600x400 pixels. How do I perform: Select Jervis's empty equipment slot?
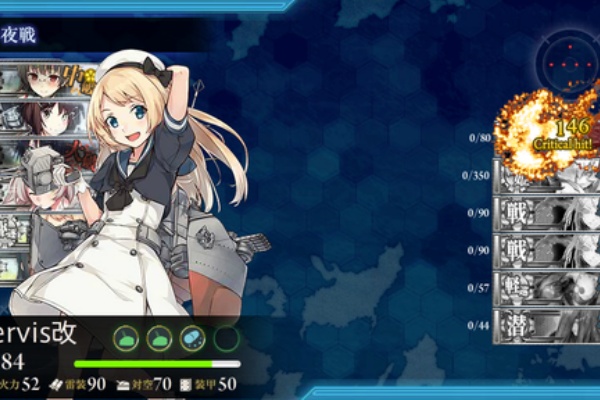(x=226, y=338)
